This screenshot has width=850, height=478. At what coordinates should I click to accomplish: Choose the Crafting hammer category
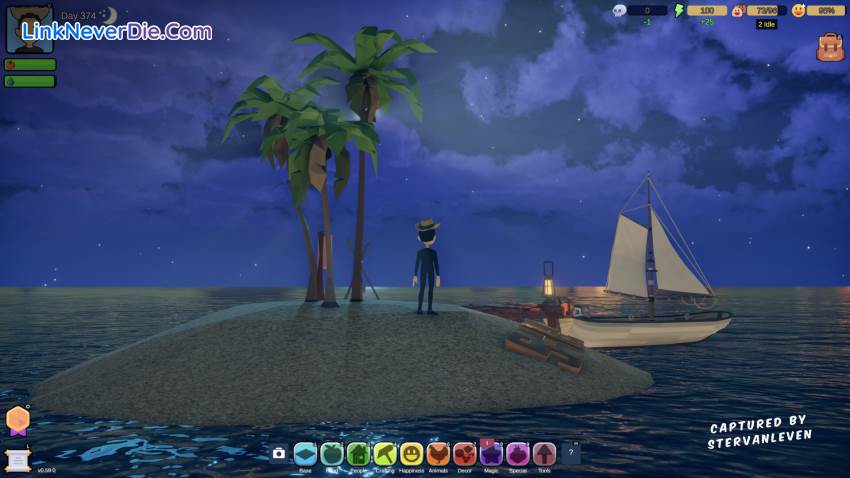(x=385, y=454)
